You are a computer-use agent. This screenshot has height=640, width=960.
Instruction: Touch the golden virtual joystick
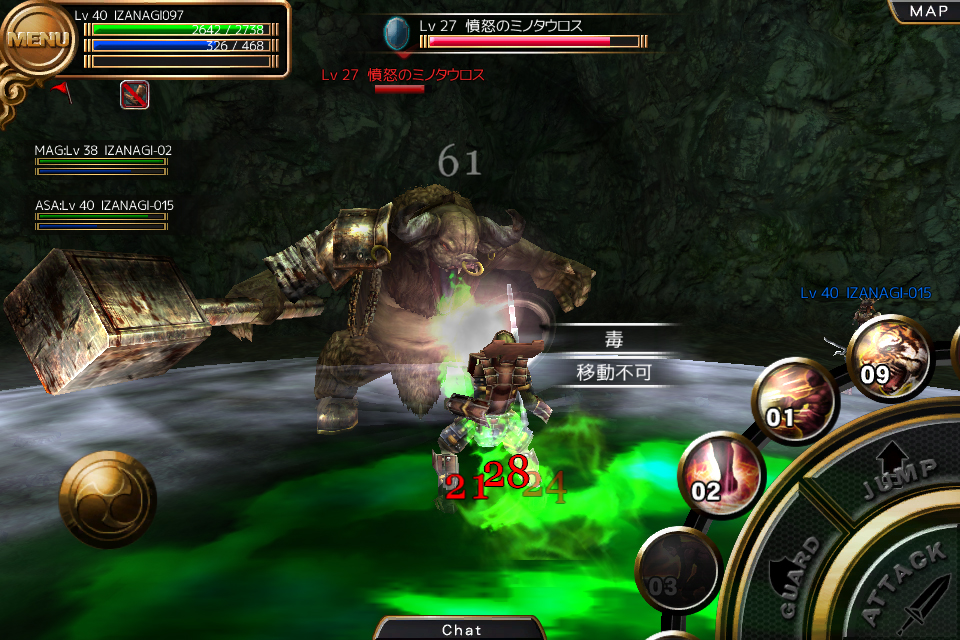(x=107, y=498)
